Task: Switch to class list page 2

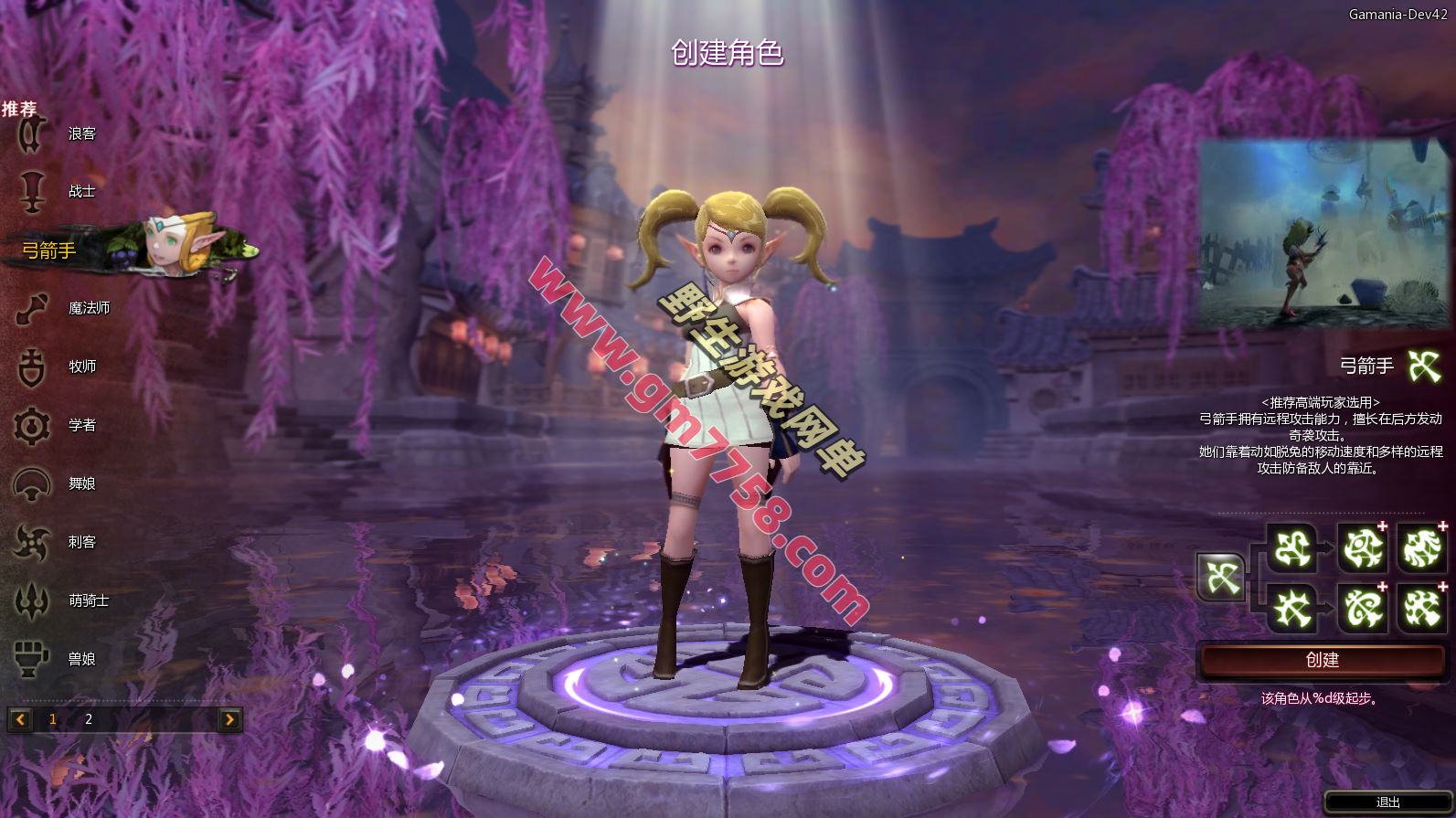Action: pos(89,719)
